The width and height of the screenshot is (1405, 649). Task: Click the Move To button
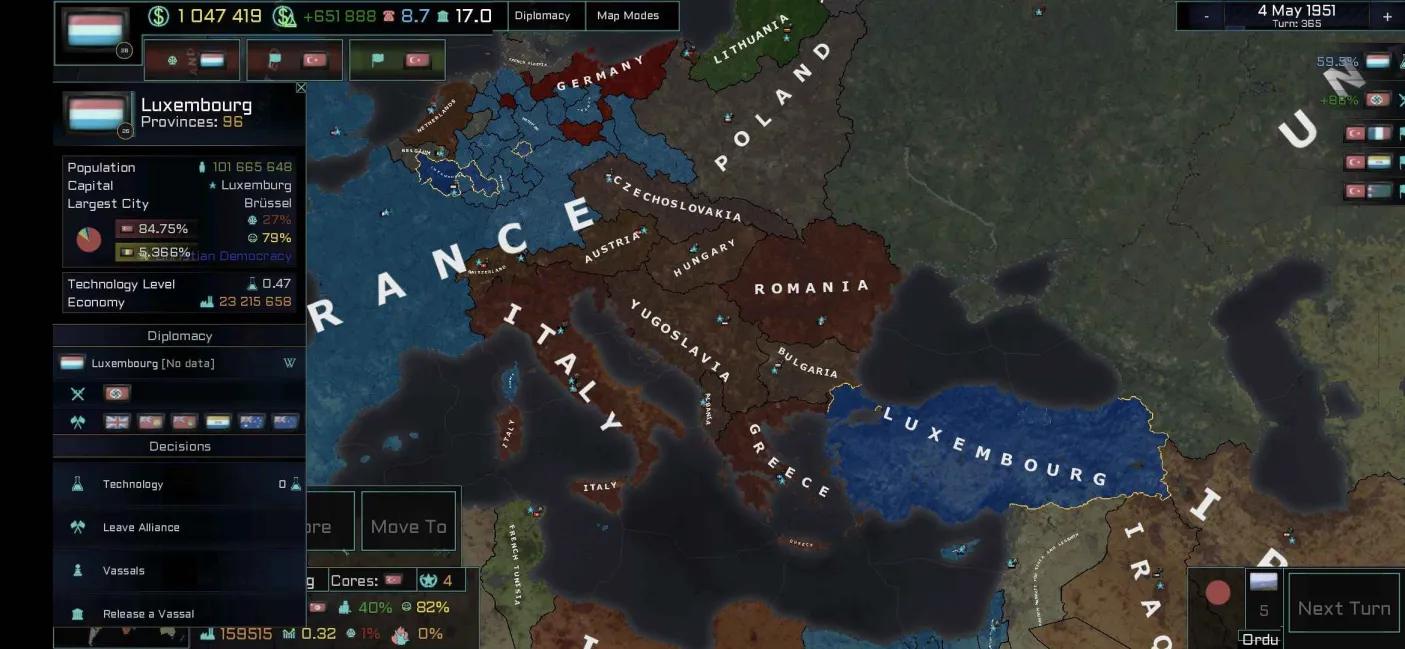[408, 526]
